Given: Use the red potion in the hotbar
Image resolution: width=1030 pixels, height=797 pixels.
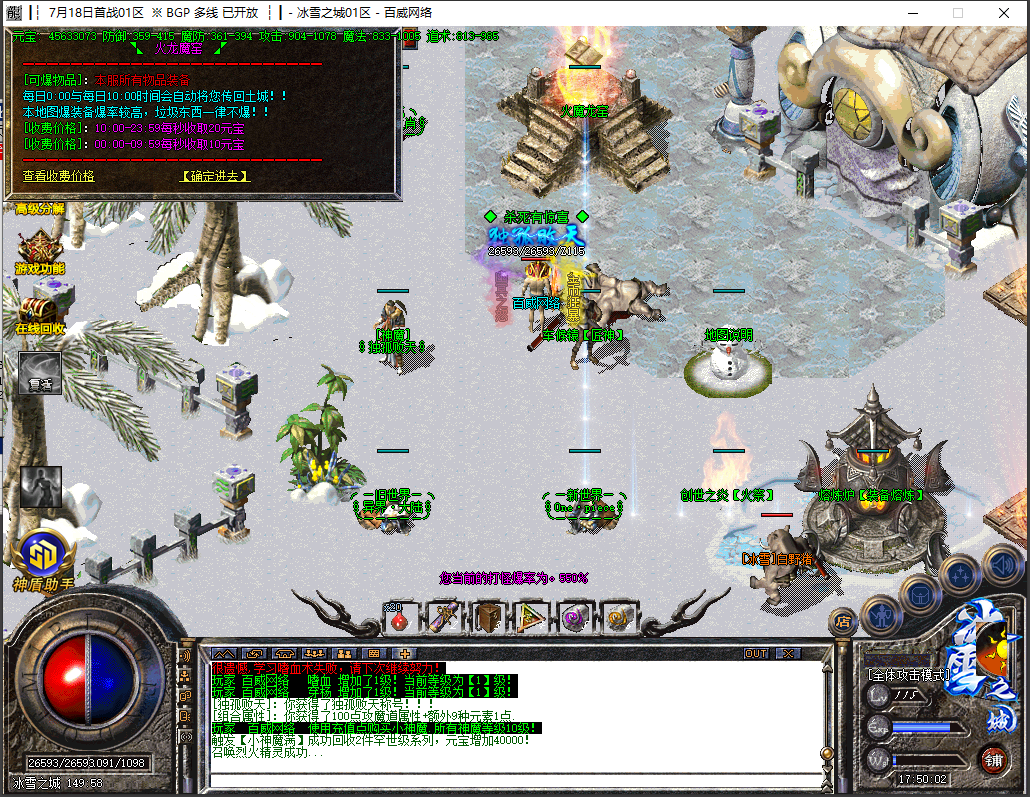Looking at the screenshot, I should (x=399, y=617).
